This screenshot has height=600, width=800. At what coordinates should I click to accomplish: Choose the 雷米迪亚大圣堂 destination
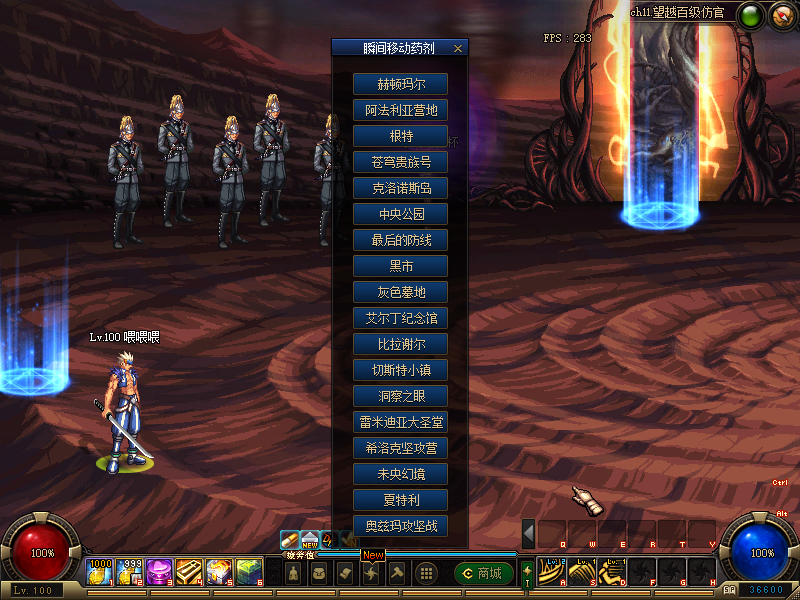tap(400, 422)
